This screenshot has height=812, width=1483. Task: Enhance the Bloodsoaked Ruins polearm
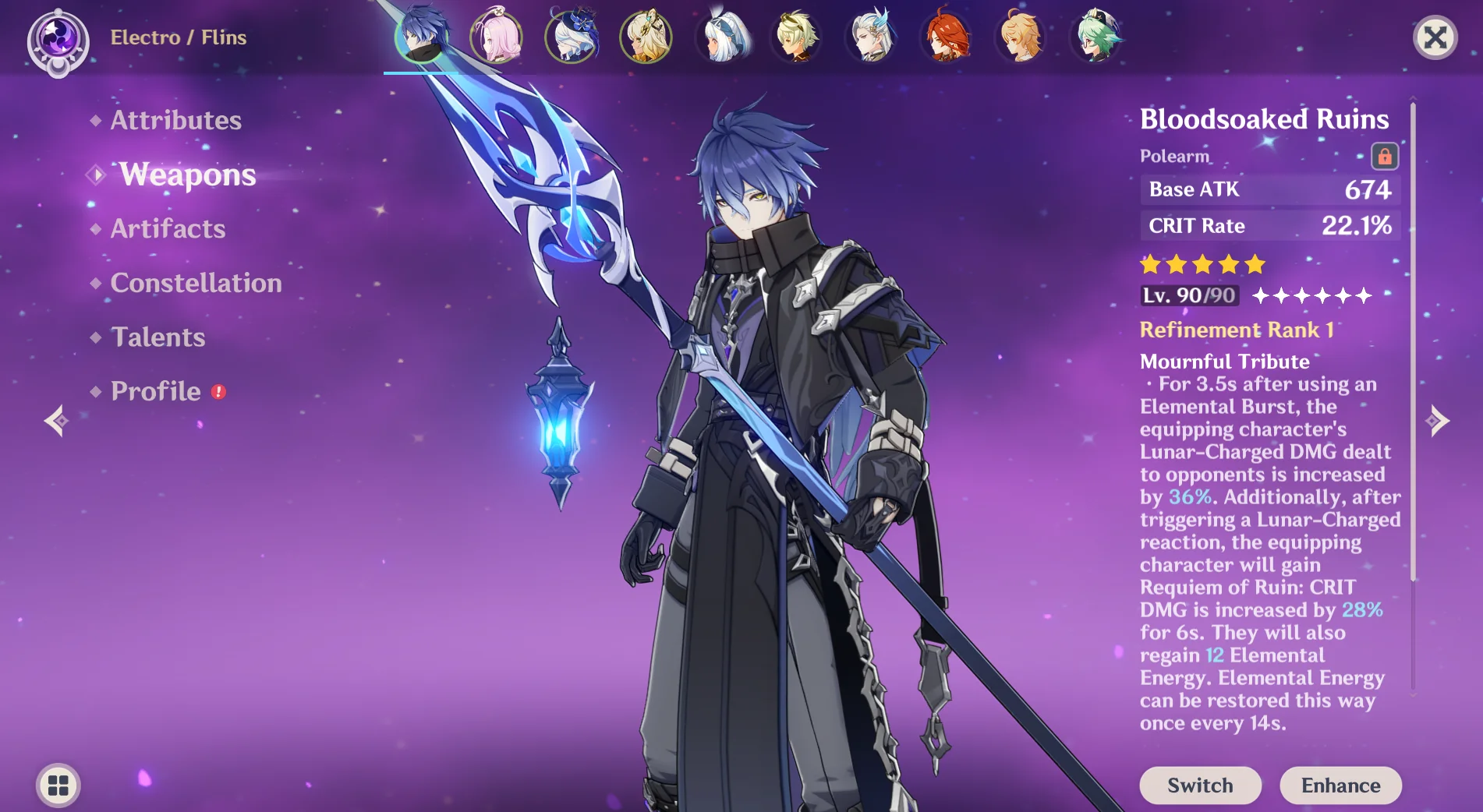(x=1340, y=785)
